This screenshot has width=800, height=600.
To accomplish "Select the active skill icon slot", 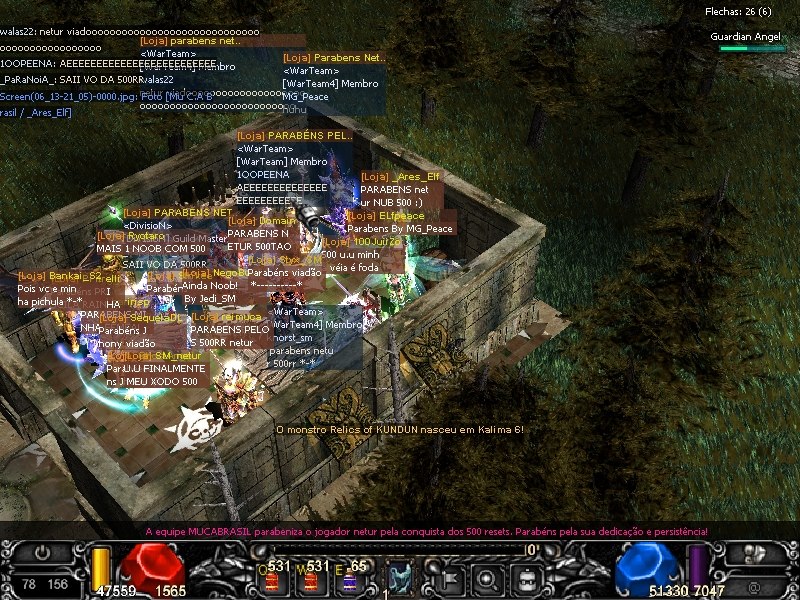I will coord(400,577).
